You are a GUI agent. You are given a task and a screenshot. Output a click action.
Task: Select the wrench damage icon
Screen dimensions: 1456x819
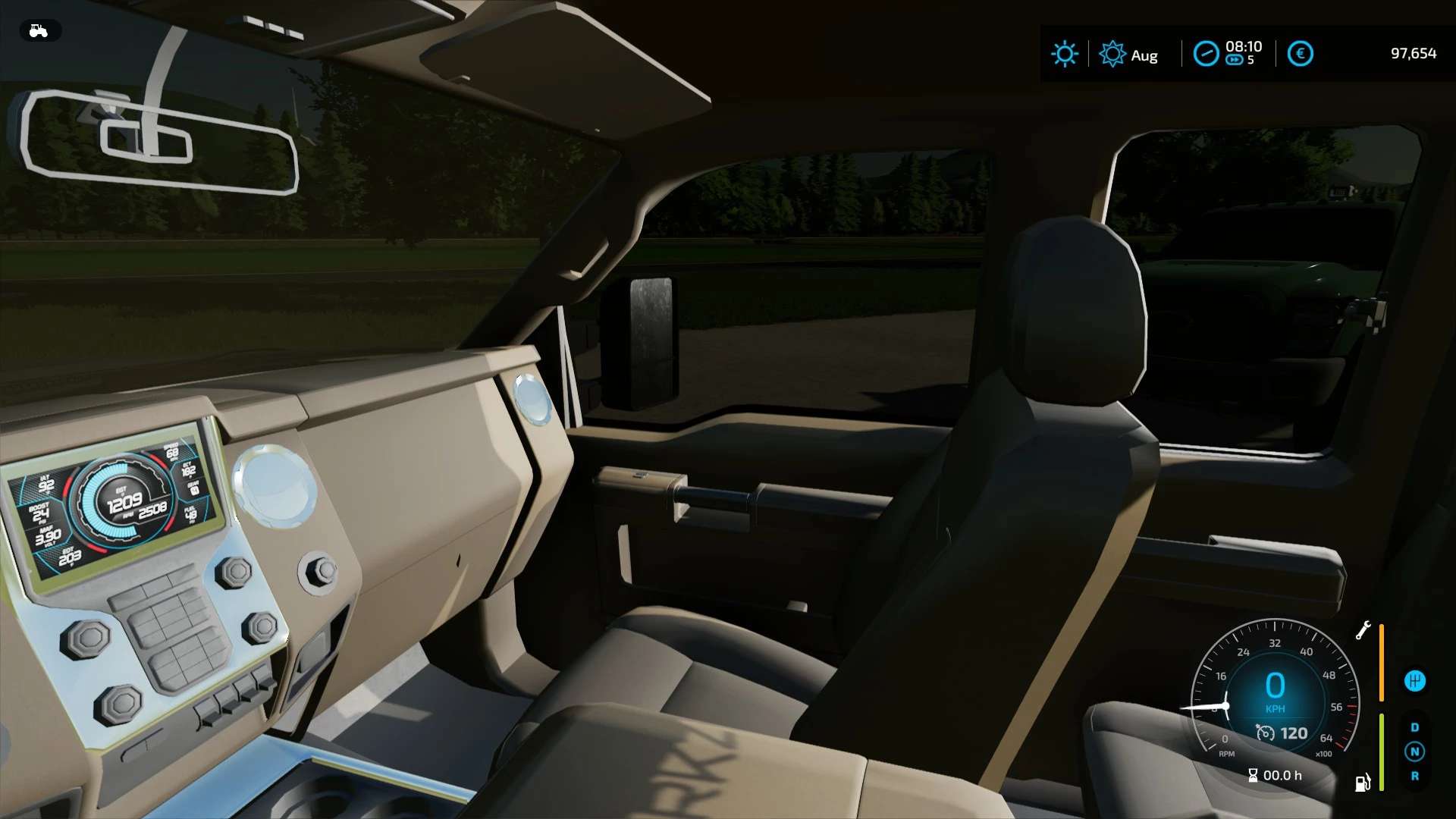click(x=1363, y=630)
